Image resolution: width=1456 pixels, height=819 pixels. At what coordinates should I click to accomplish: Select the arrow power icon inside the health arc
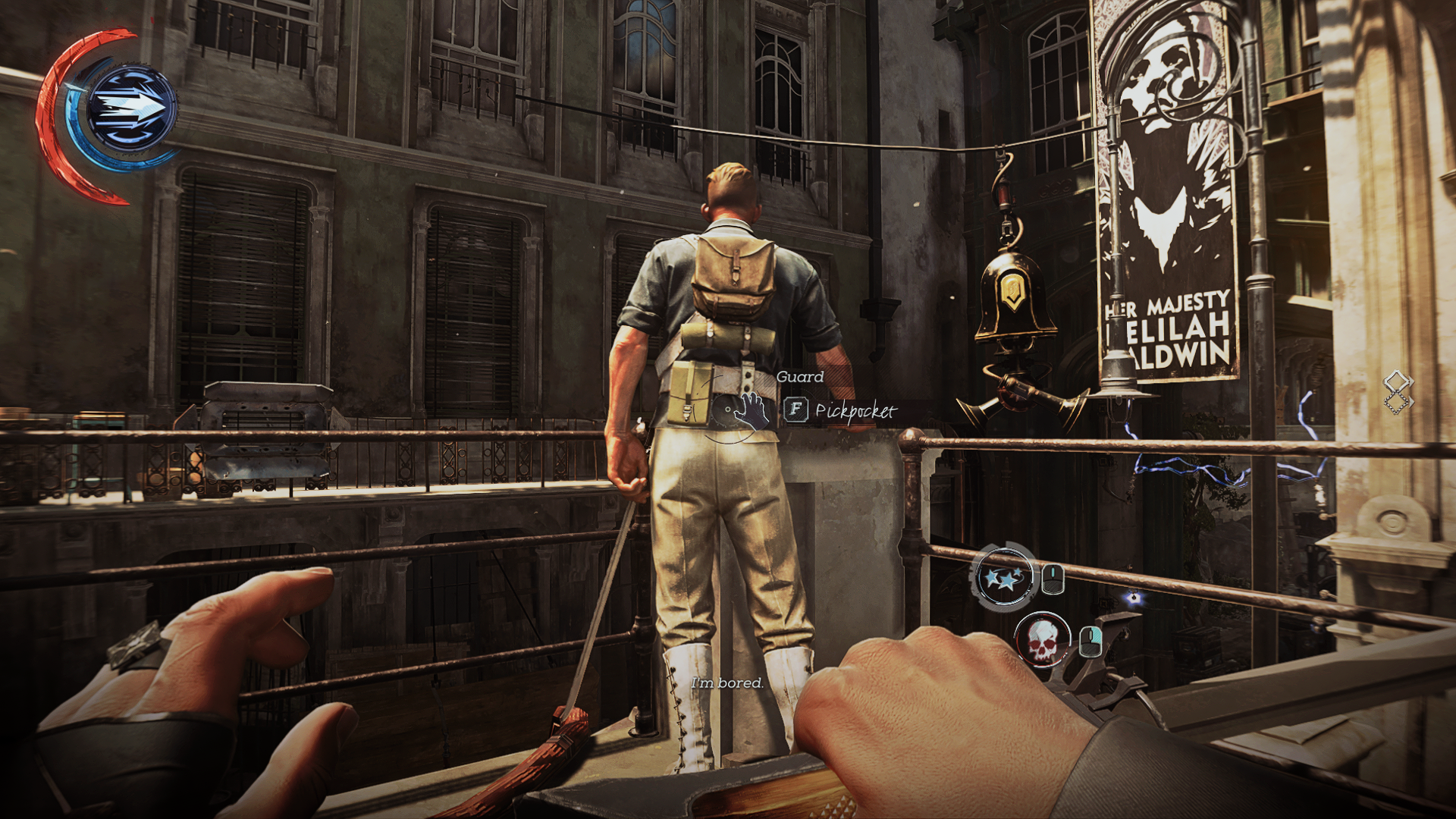[x=130, y=109]
